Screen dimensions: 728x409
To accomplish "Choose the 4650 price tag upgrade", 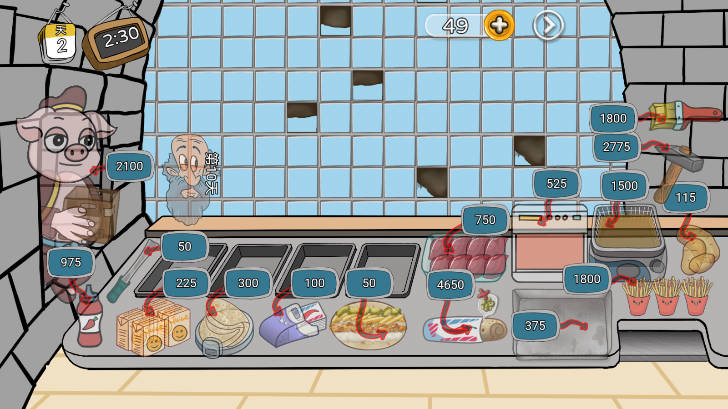I will [x=450, y=285].
